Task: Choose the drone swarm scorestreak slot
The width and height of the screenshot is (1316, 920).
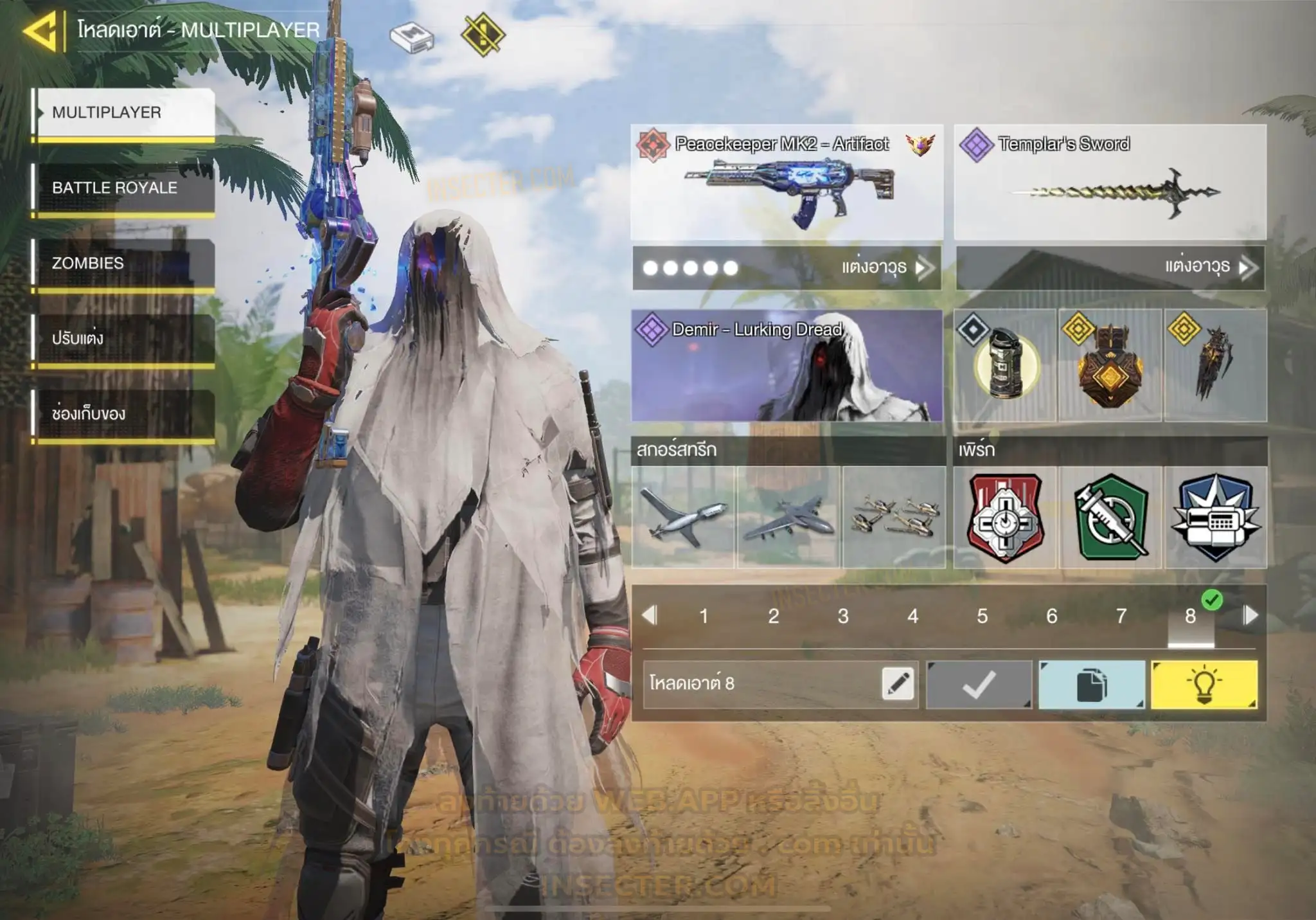Action: pyautogui.click(x=894, y=518)
